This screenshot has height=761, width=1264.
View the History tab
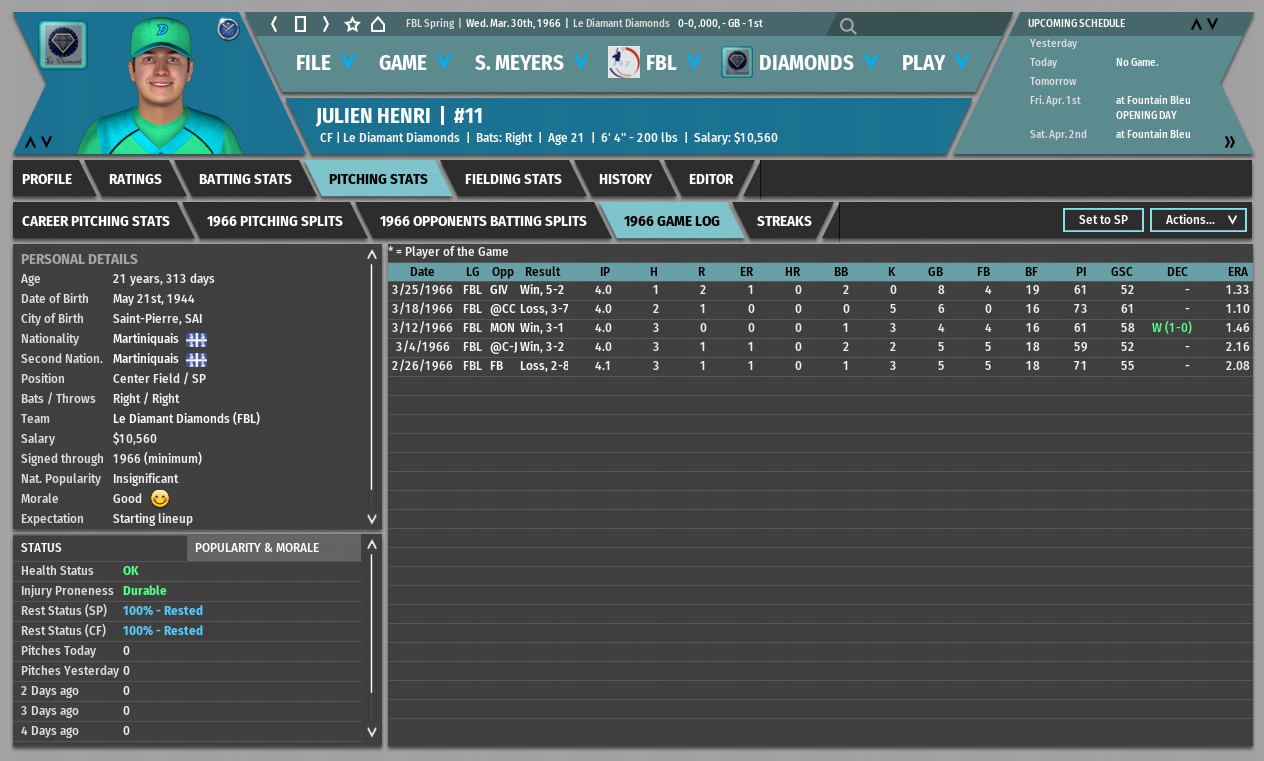click(x=625, y=179)
